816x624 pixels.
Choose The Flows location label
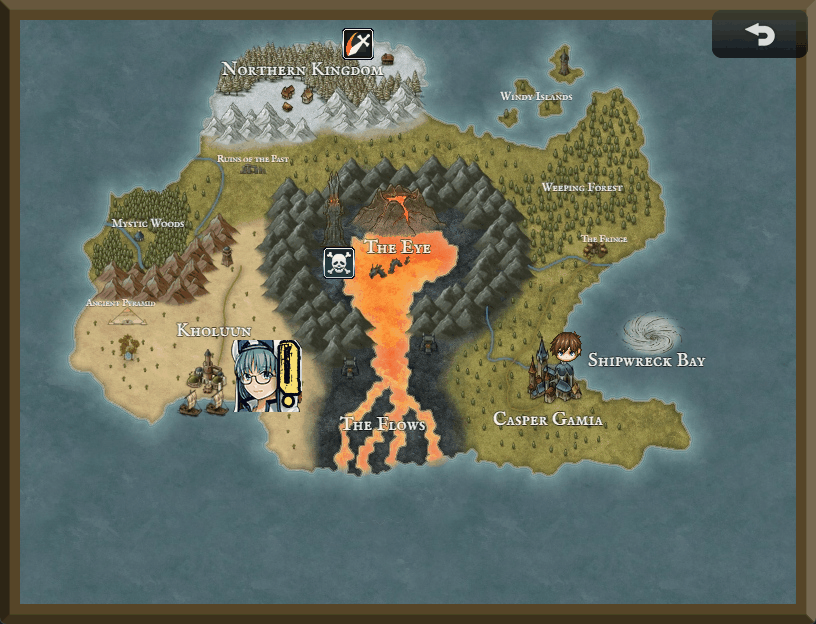383,425
